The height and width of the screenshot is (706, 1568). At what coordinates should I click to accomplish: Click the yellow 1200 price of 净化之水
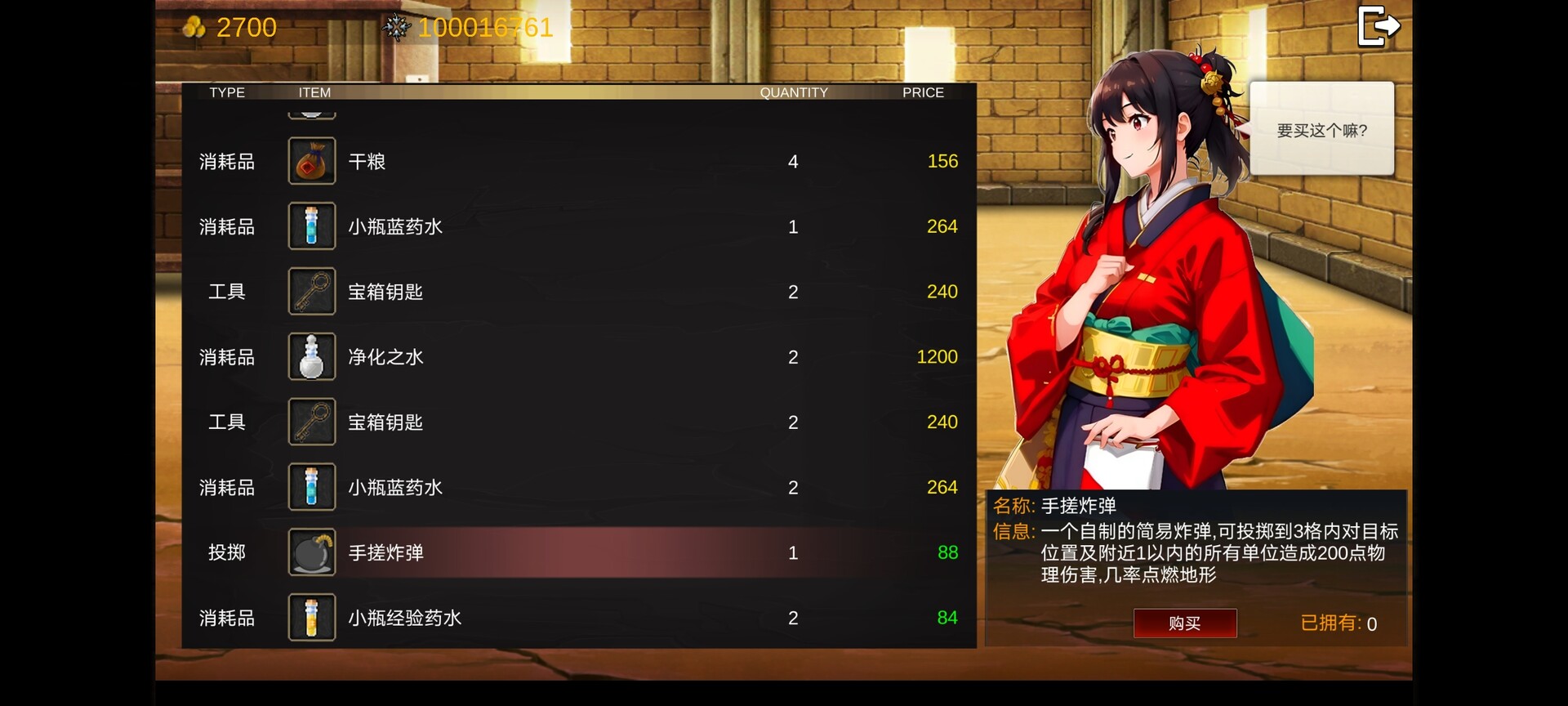click(x=937, y=357)
